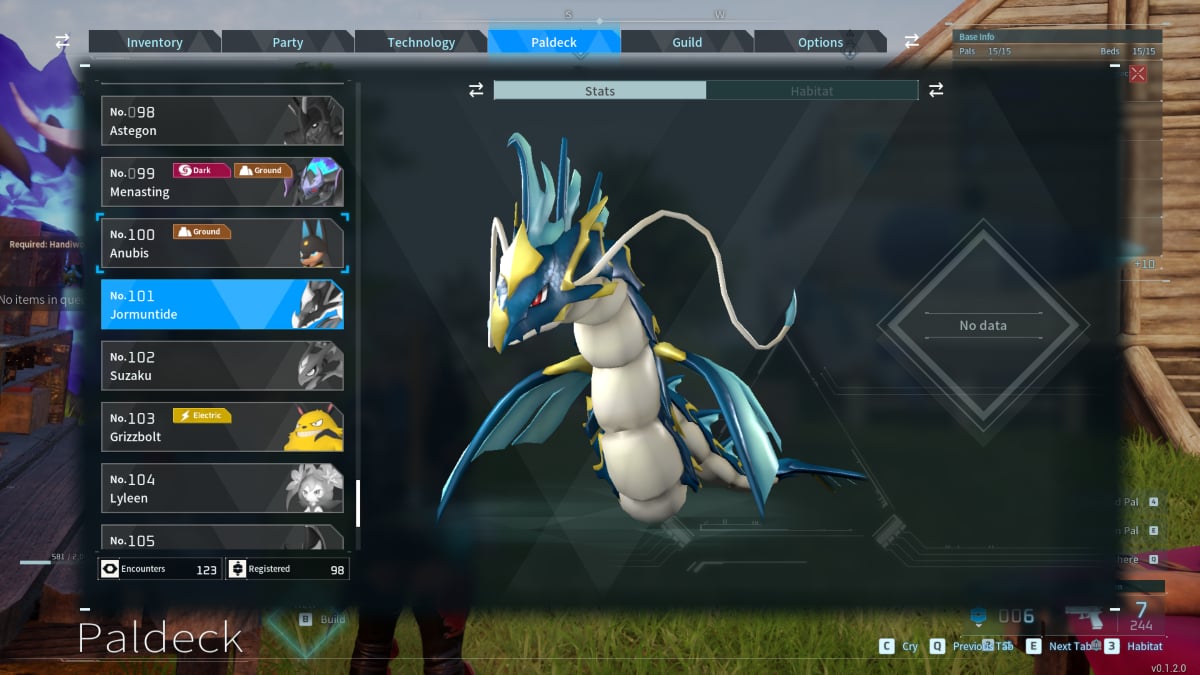Go to the Guild tab
1200x675 pixels.
coord(687,42)
